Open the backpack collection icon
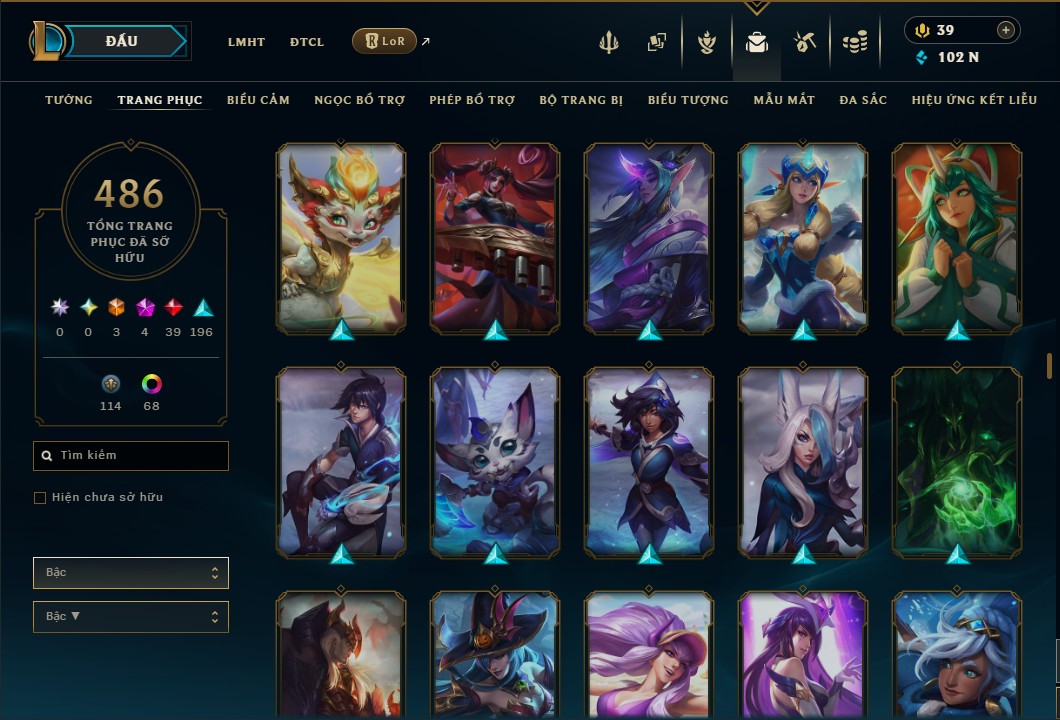The height and width of the screenshot is (720, 1060). click(x=757, y=42)
